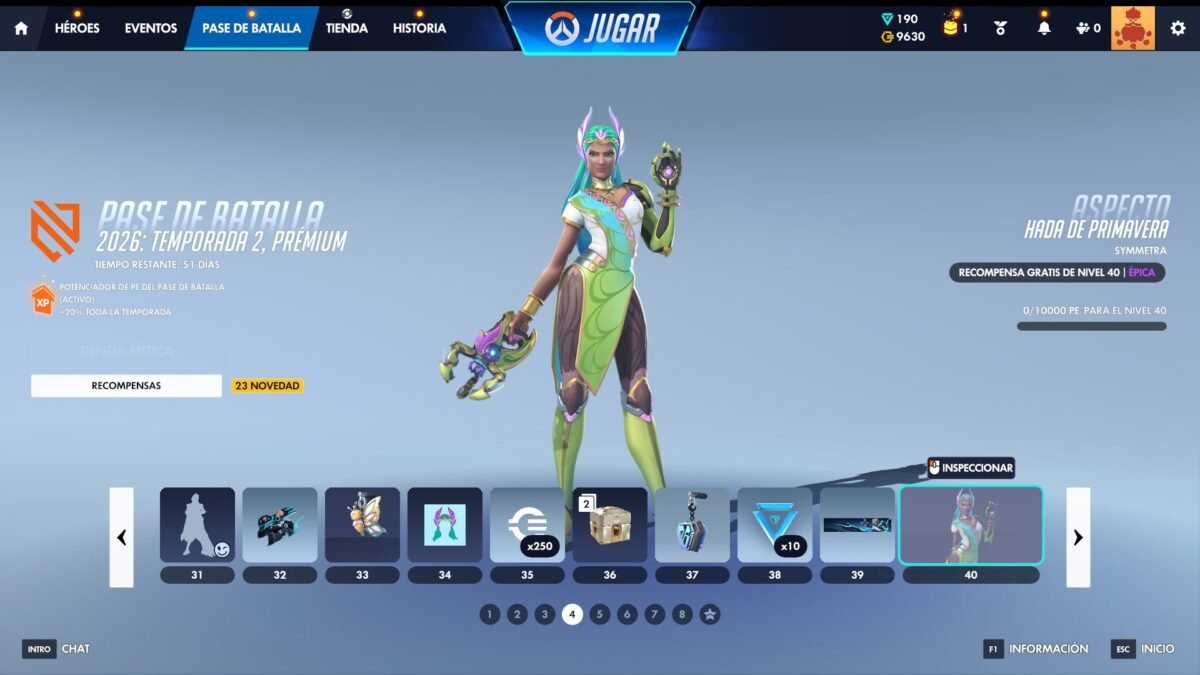Open the Historia tab
This screenshot has width=1200, height=675.
(x=419, y=28)
